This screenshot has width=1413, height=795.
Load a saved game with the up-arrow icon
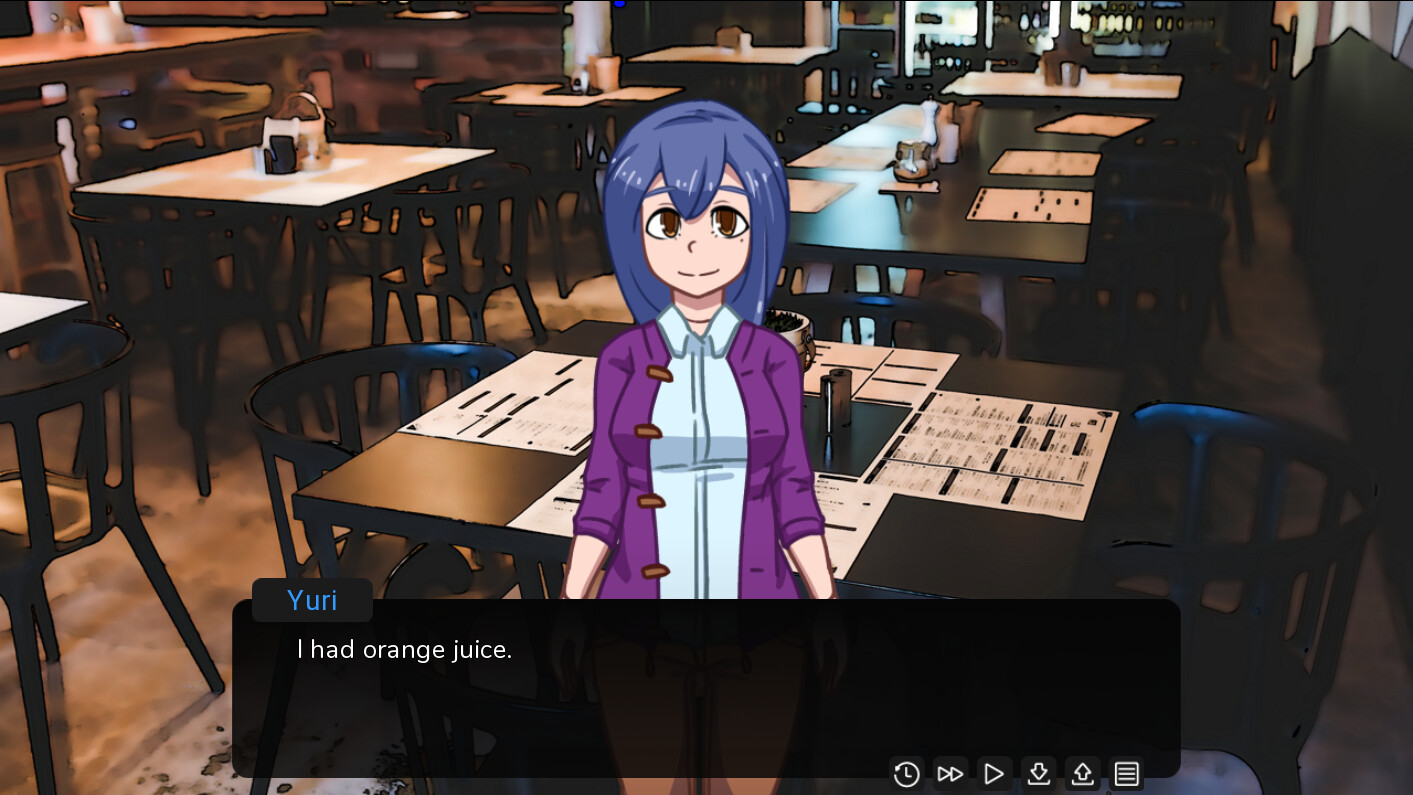1082,773
